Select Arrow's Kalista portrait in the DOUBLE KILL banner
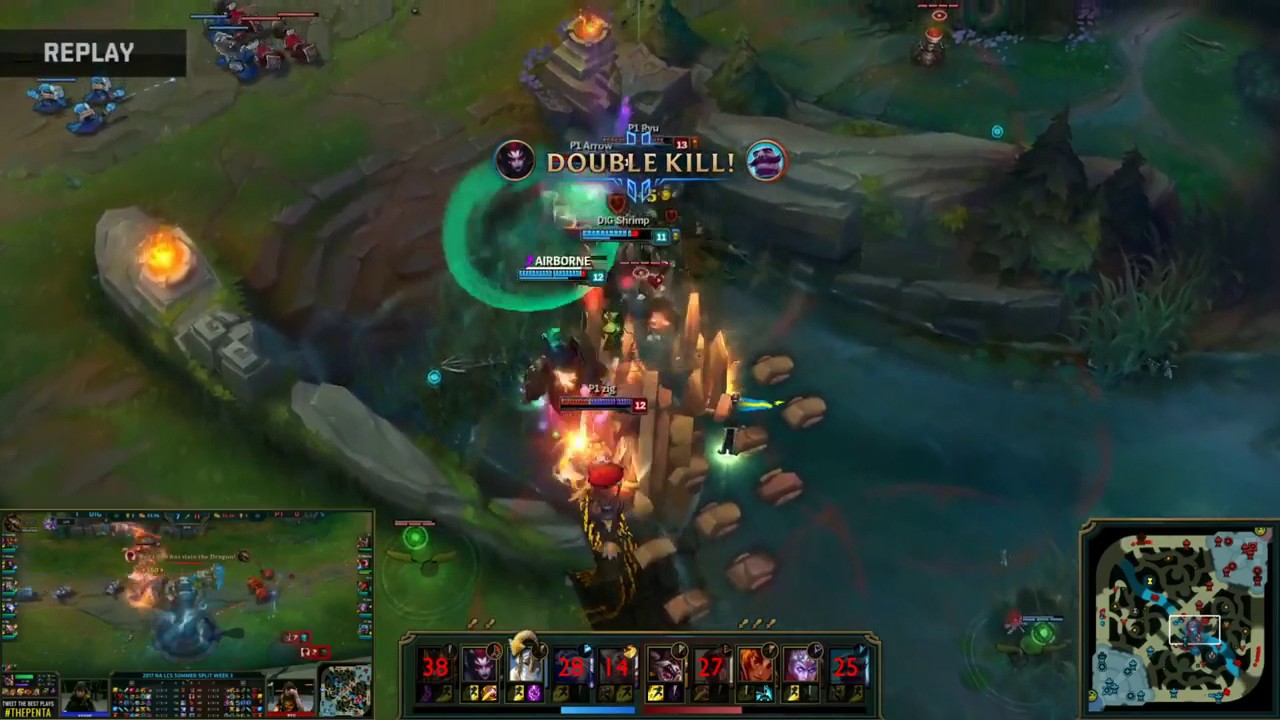 pyautogui.click(x=514, y=160)
